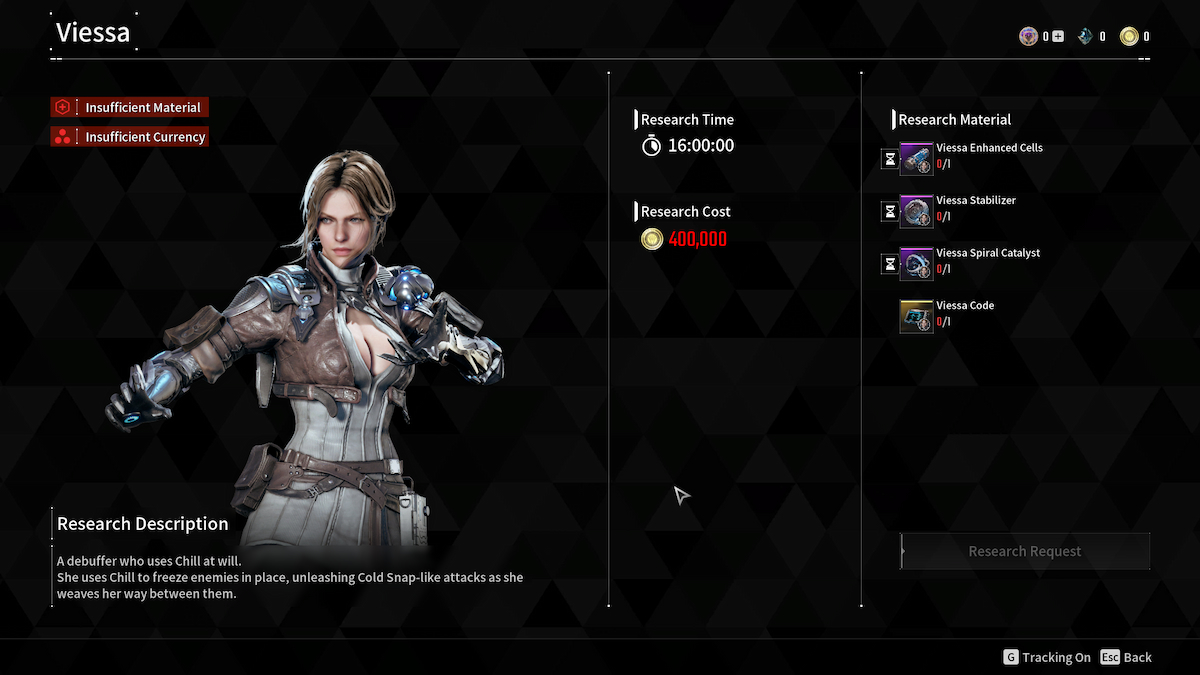Choose the Viessa Spiral Catalyst material

point(916,264)
